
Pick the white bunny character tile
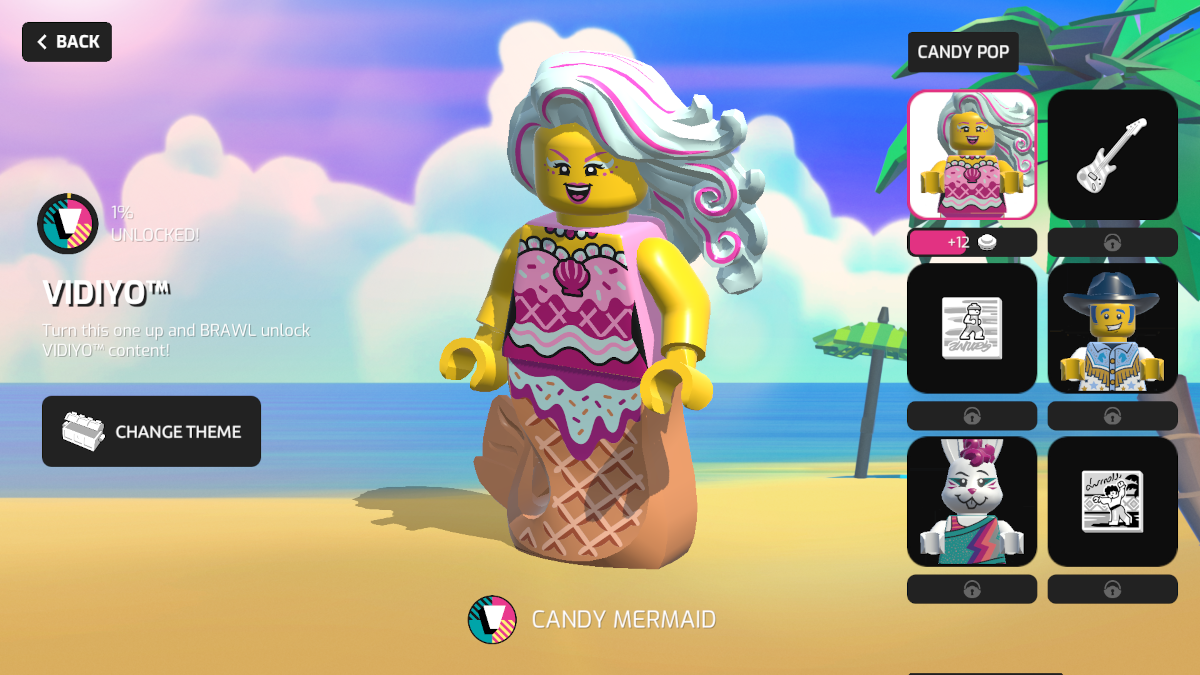[x=972, y=501]
